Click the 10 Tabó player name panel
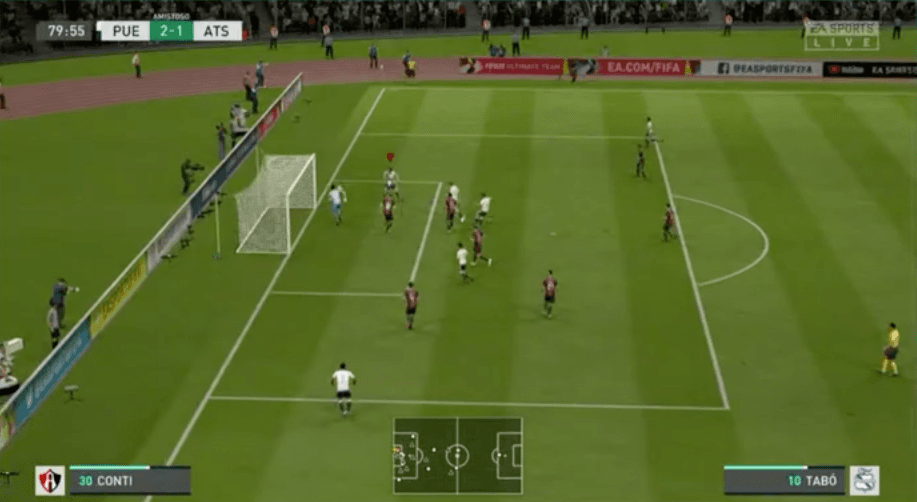 [784, 480]
